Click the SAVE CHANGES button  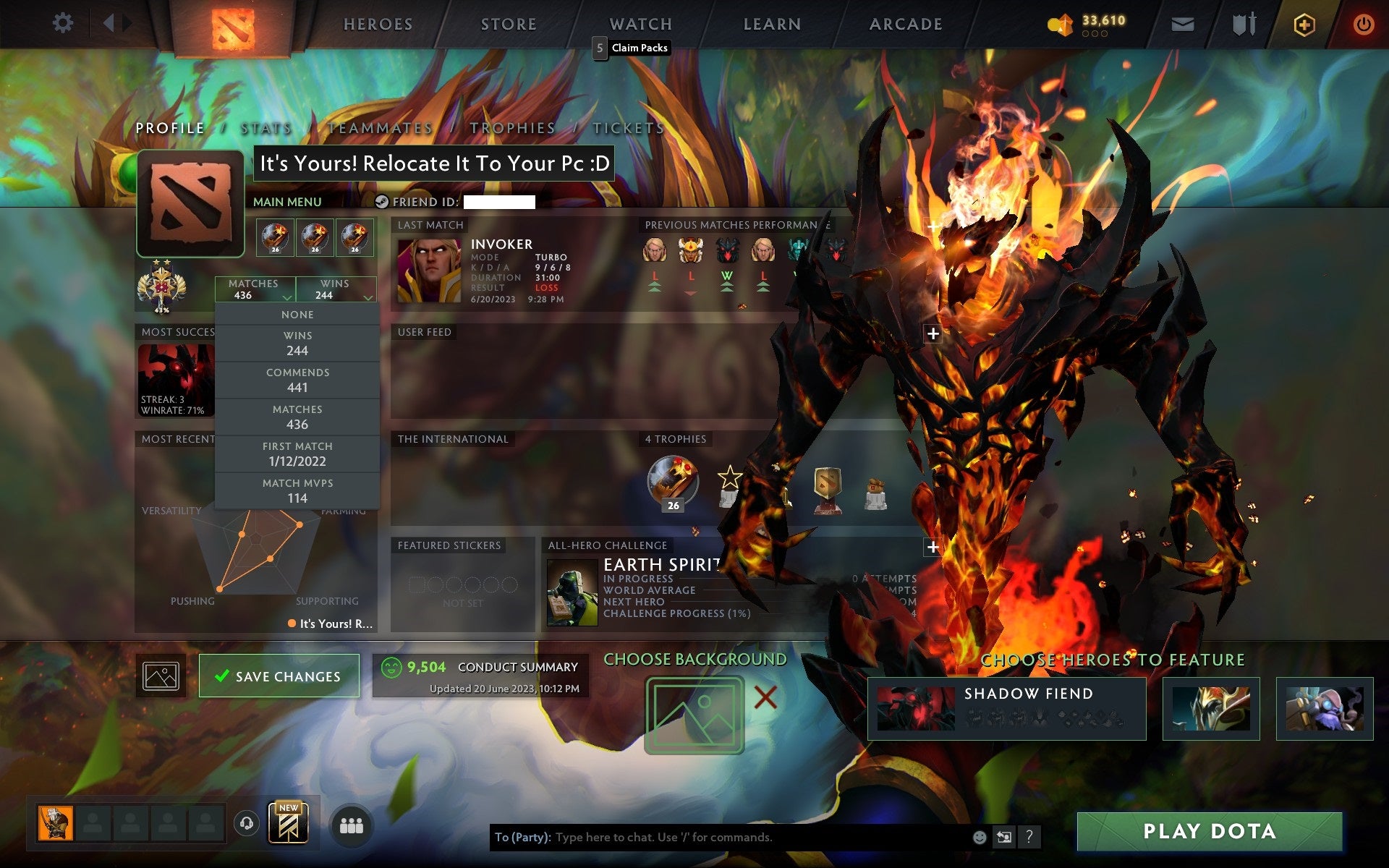click(x=279, y=676)
